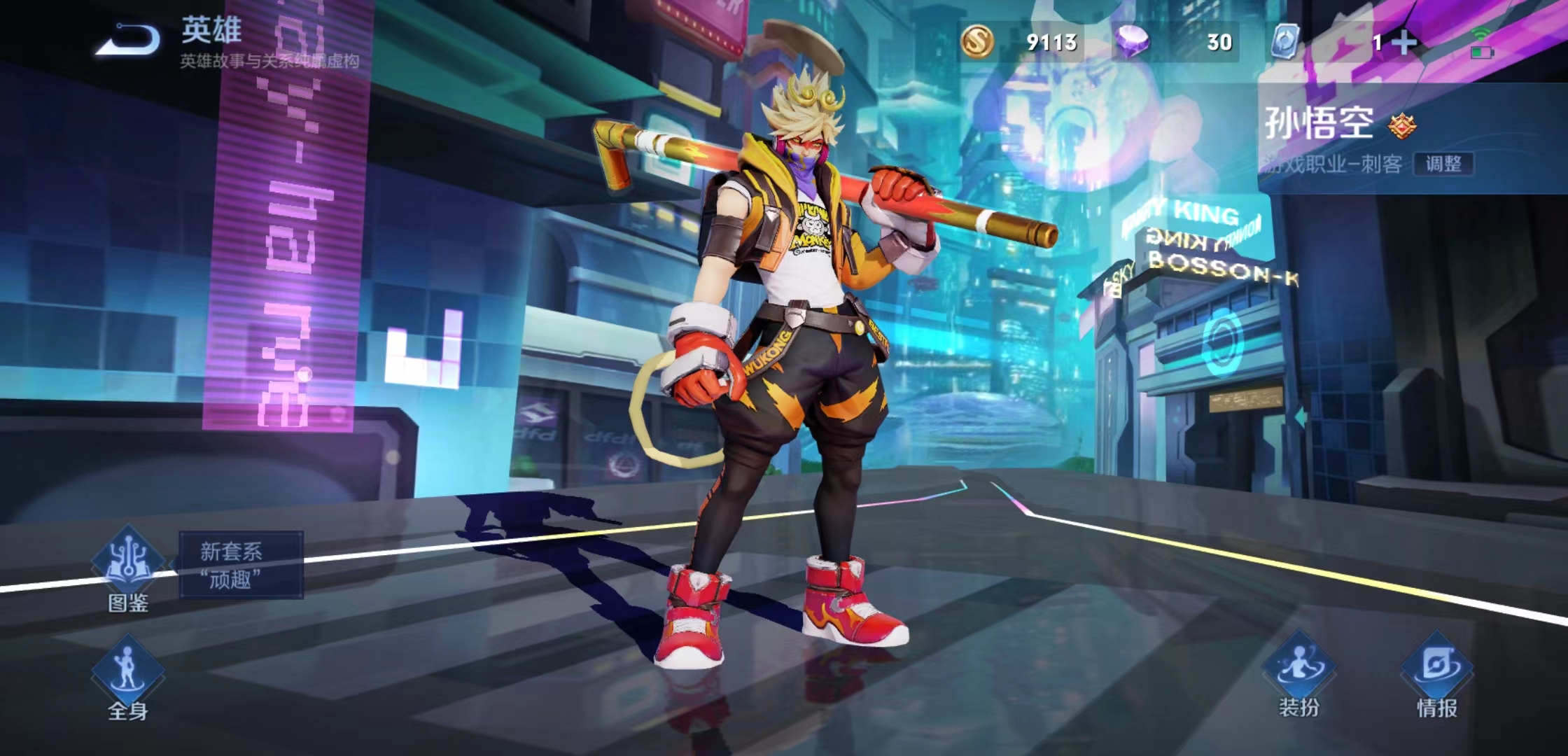Screen dimensions: 1568x756
Task: Tap the purple diamond currency icon
Action: [1131, 41]
